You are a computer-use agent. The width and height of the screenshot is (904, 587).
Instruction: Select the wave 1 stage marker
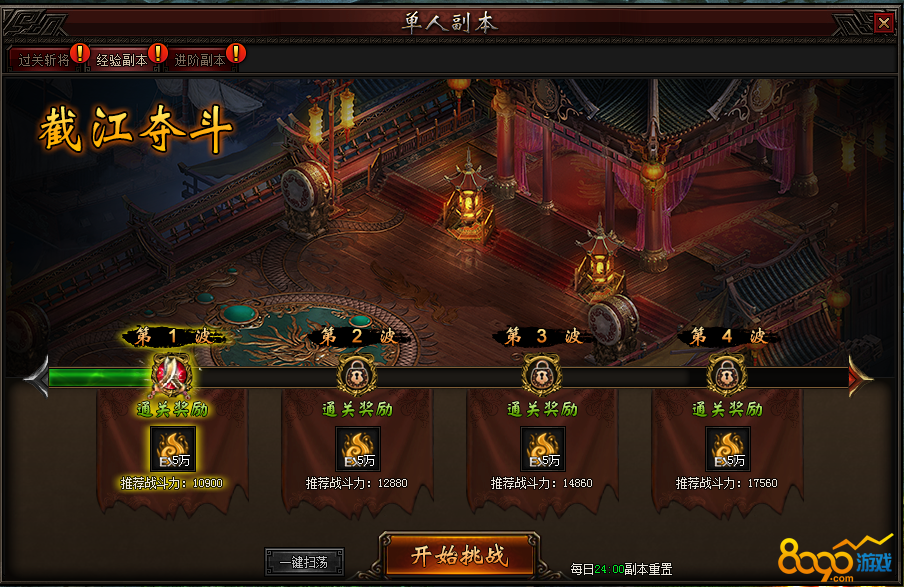tap(171, 377)
